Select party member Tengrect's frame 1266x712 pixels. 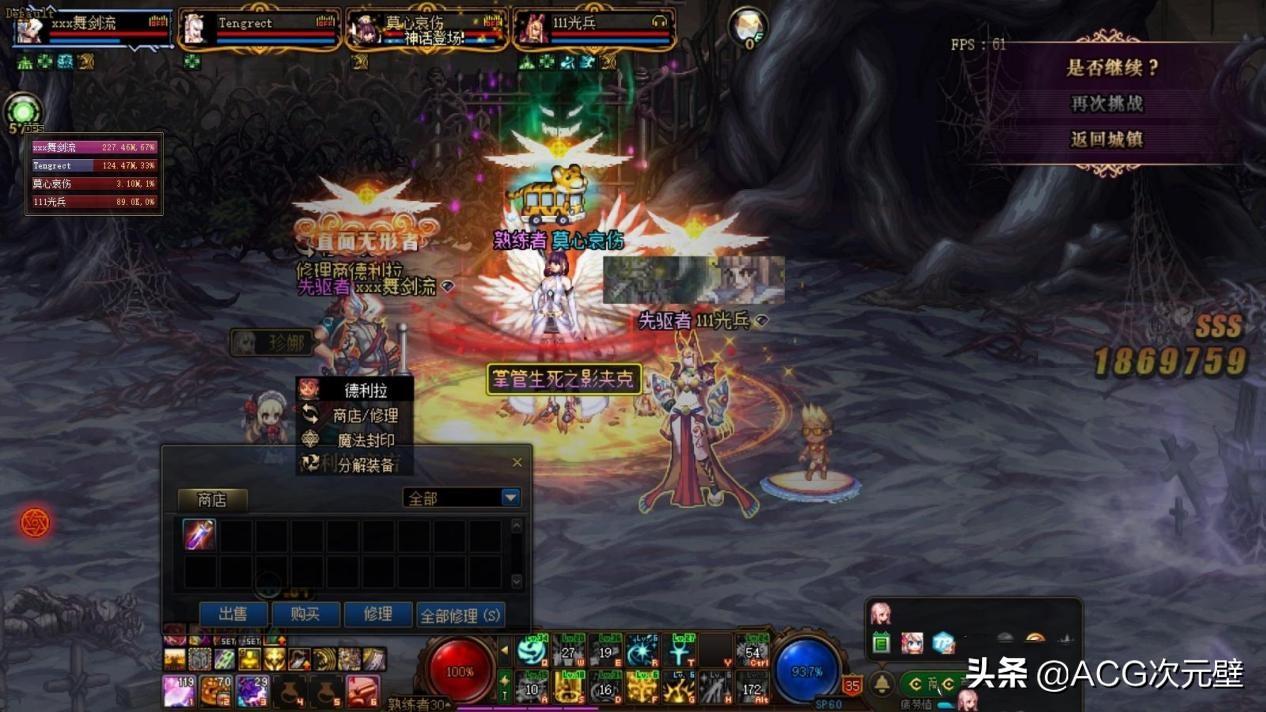tap(258, 30)
